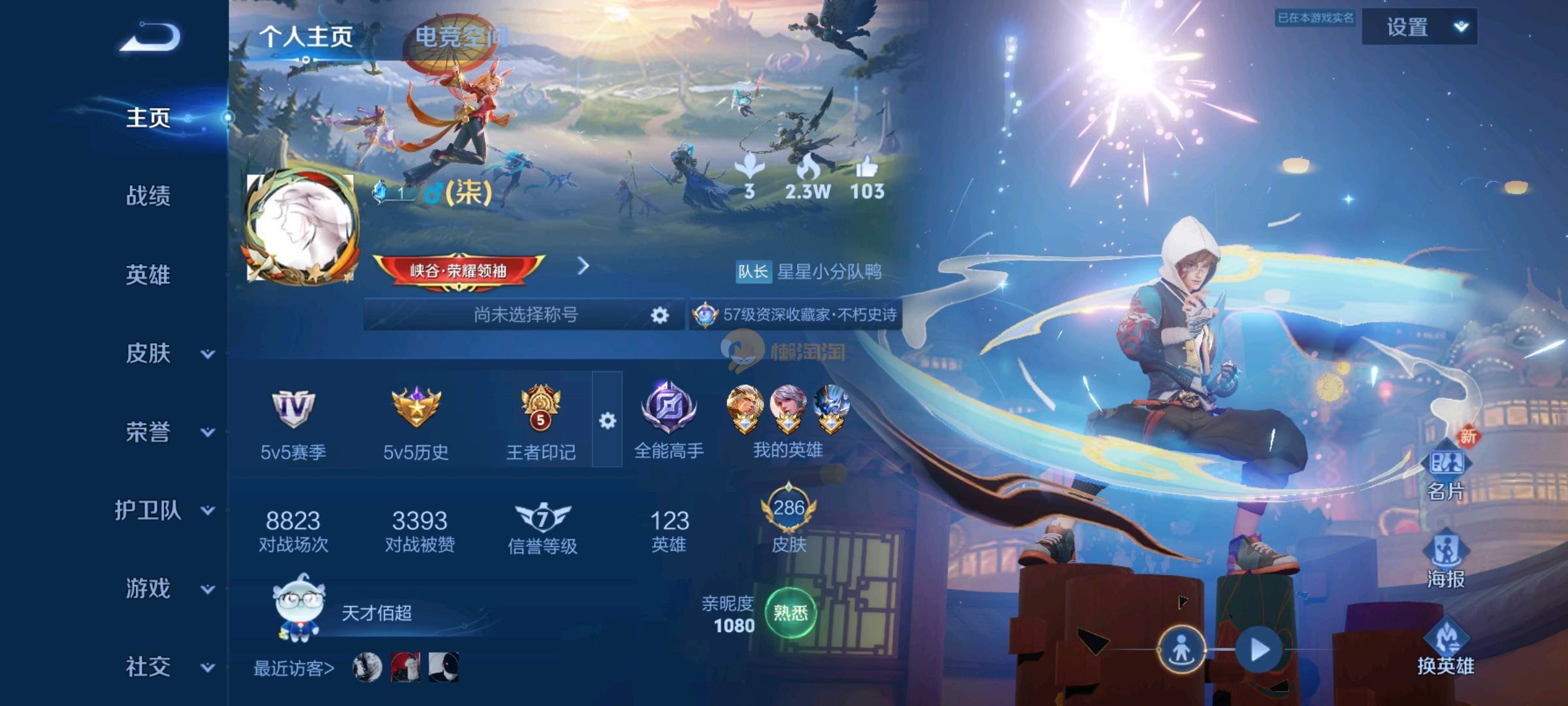Go back with the return arrow

(150, 37)
